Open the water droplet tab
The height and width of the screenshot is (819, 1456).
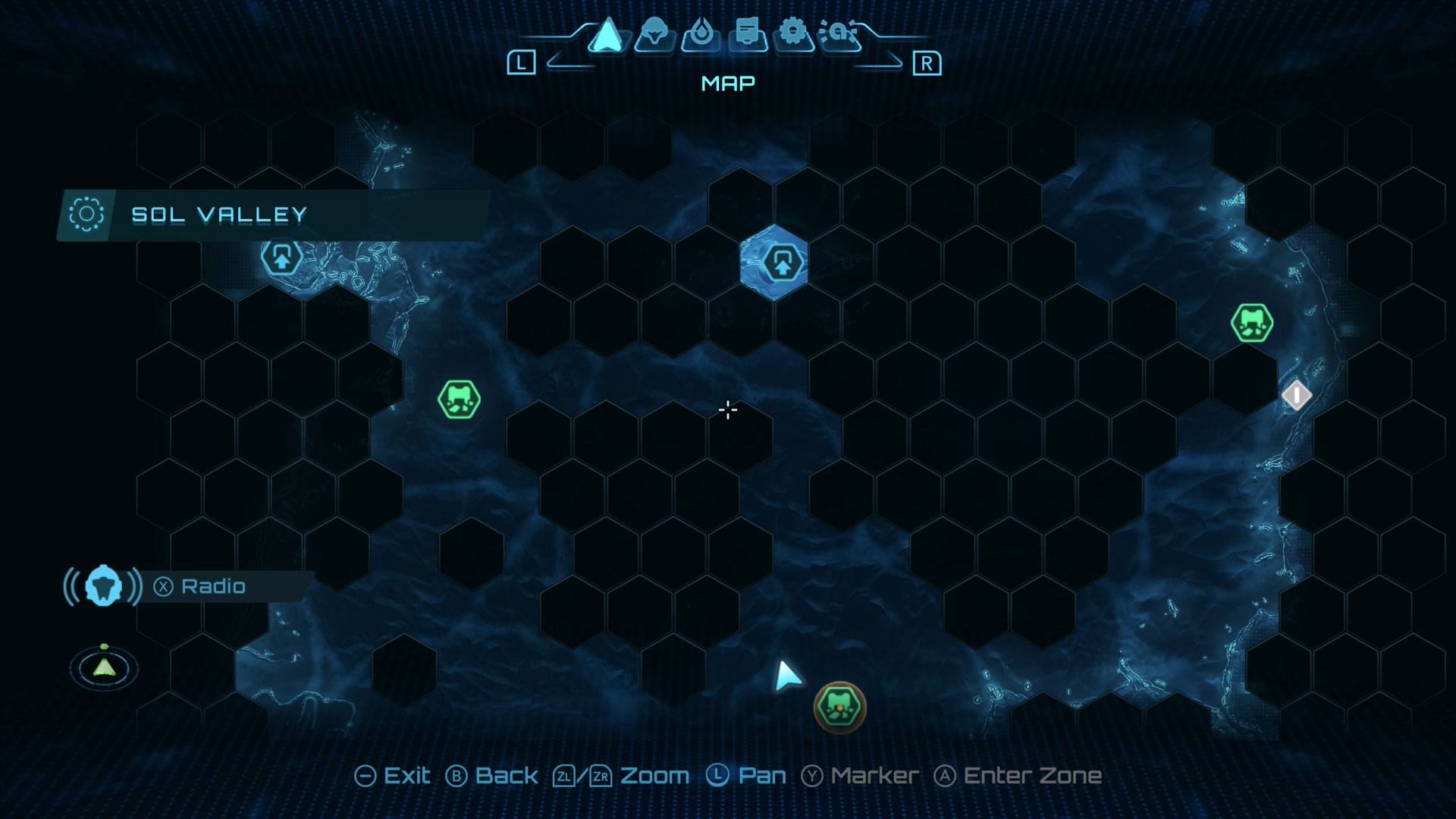pos(701,35)
